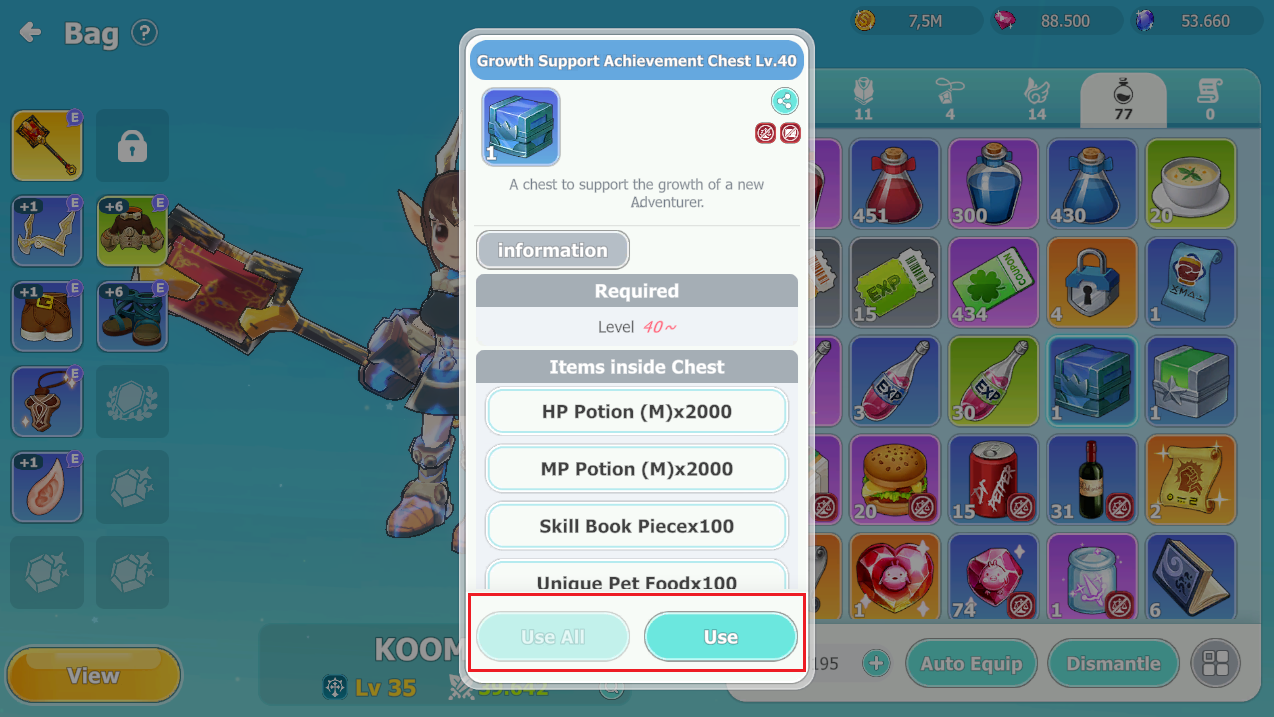Click the View button
Image resolution: width=1274 pixels, height=717 pixels.
(x=93, y=676)
